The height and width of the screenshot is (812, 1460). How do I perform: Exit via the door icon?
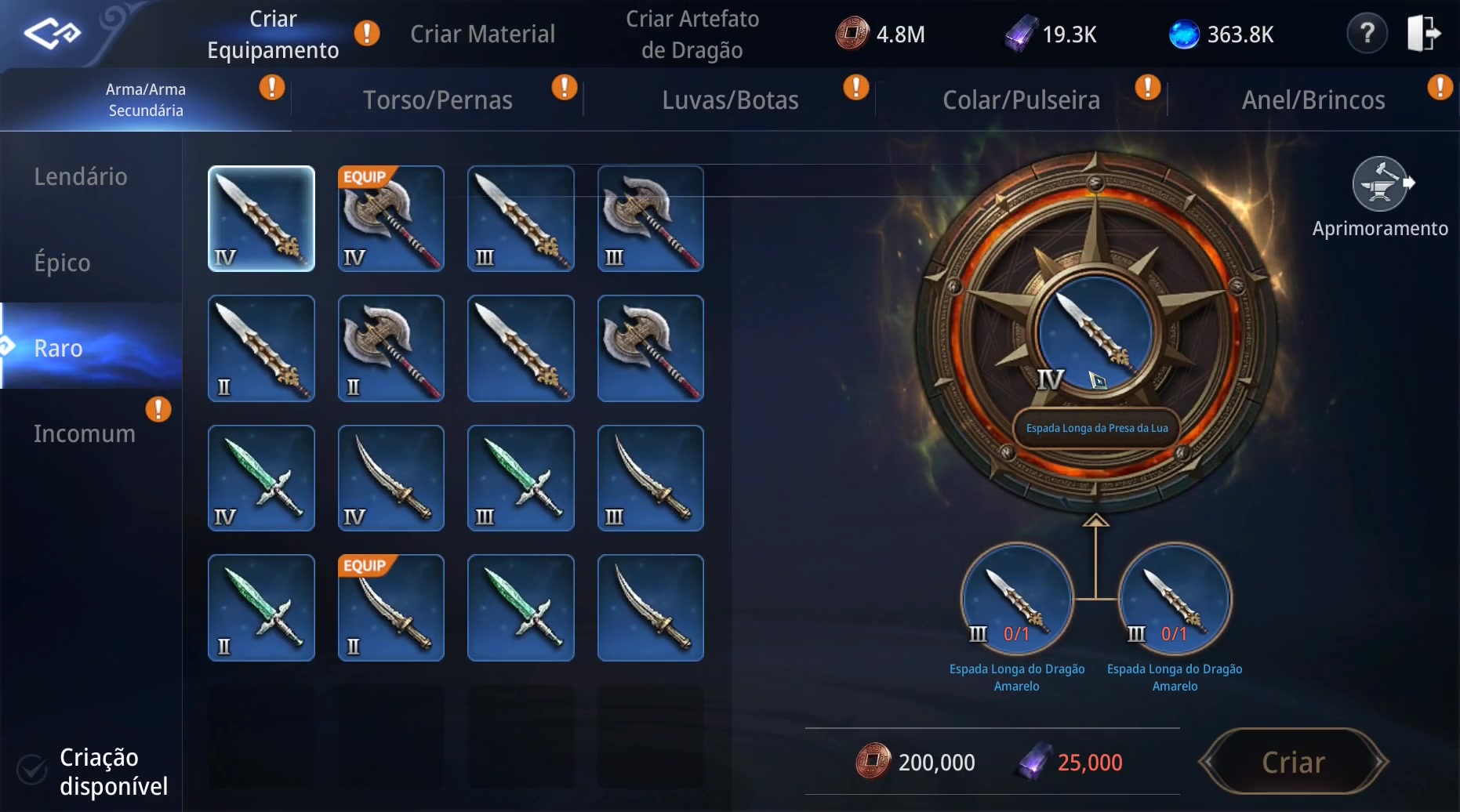point(1424,34)
